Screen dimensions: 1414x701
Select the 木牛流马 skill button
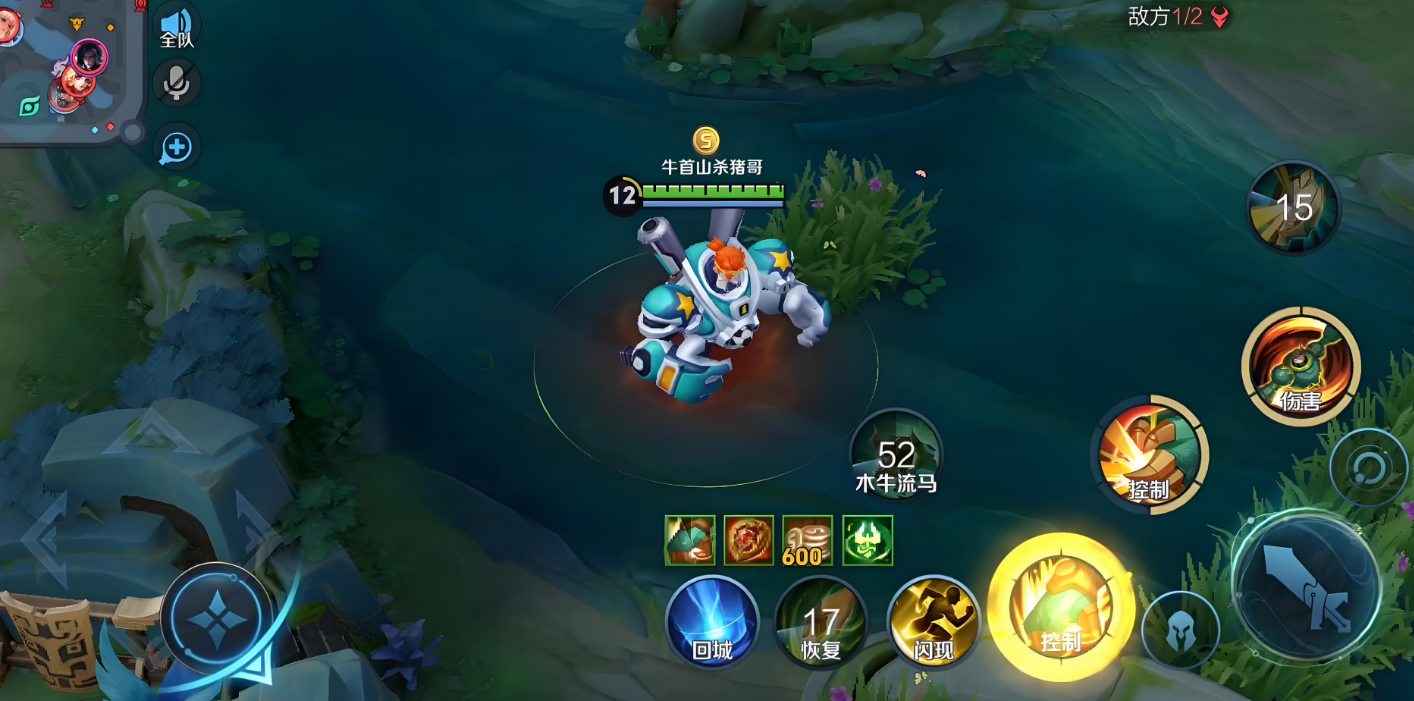coord(896,455)
